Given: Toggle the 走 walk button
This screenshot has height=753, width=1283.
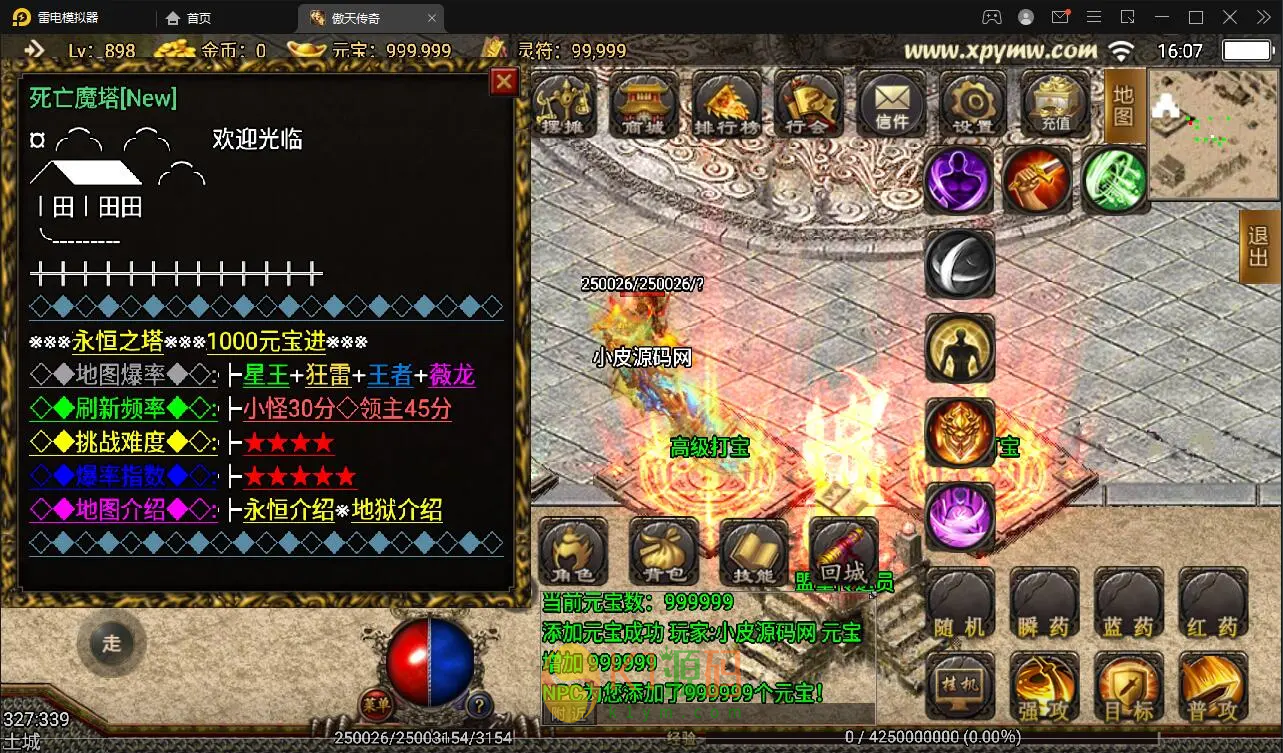Looking at the screenshot, I should coord(111,644).
